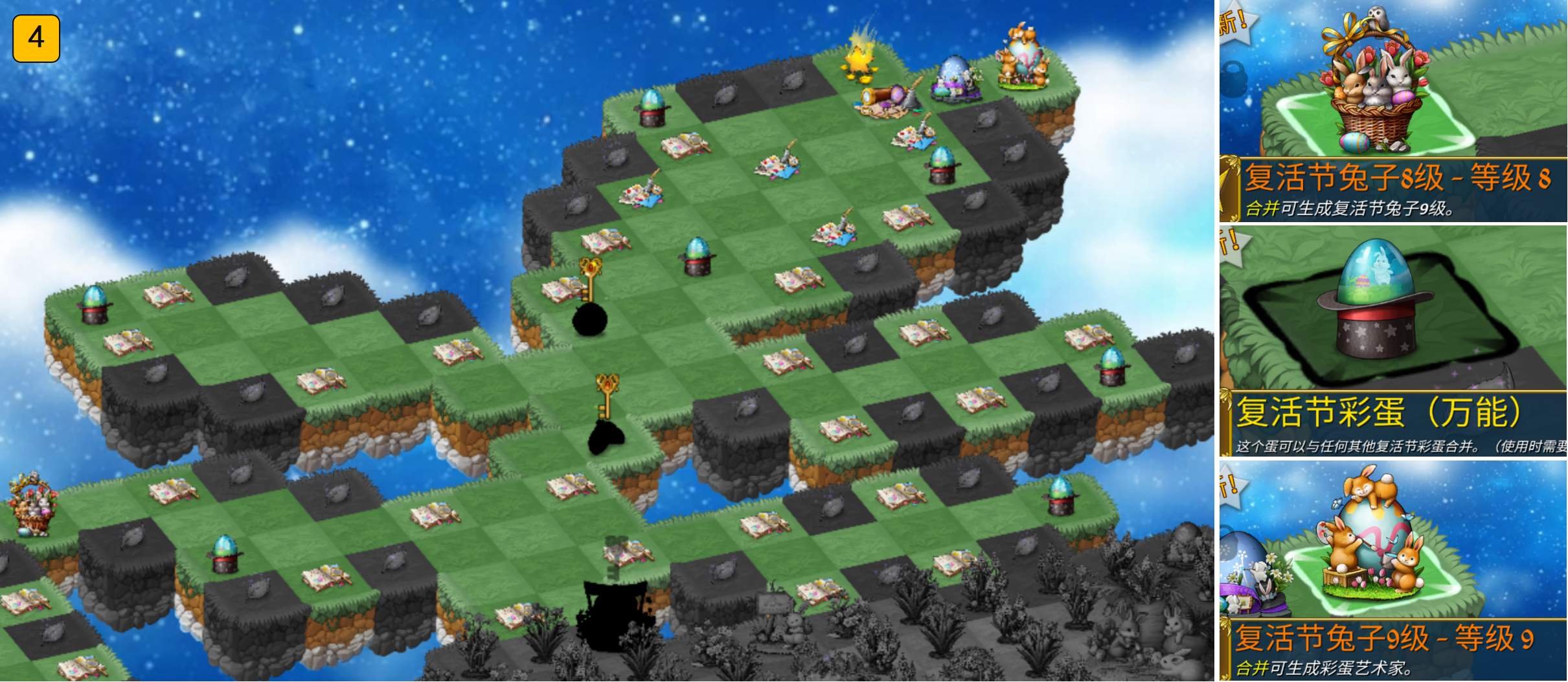Screen dimensions: 1568x682
Task: Open the wildcard Easter egg info card
Action: (1392, 341)
